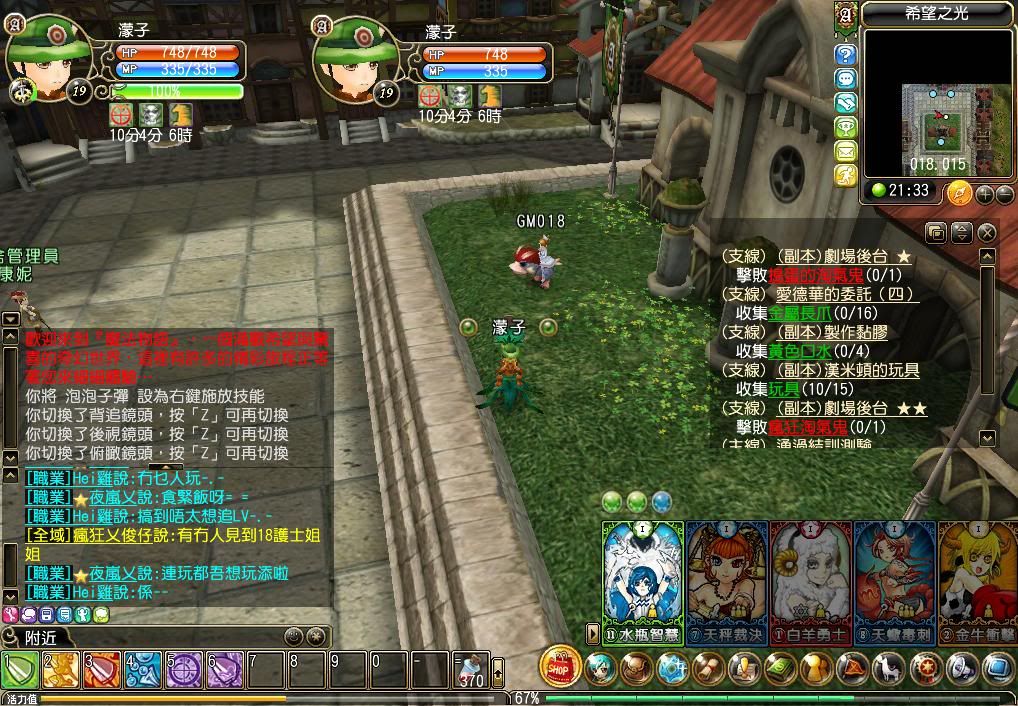The image size is (1018, 706).
Task: Click the minimap zoom-in plus button
Action: [x=983, y=194]
